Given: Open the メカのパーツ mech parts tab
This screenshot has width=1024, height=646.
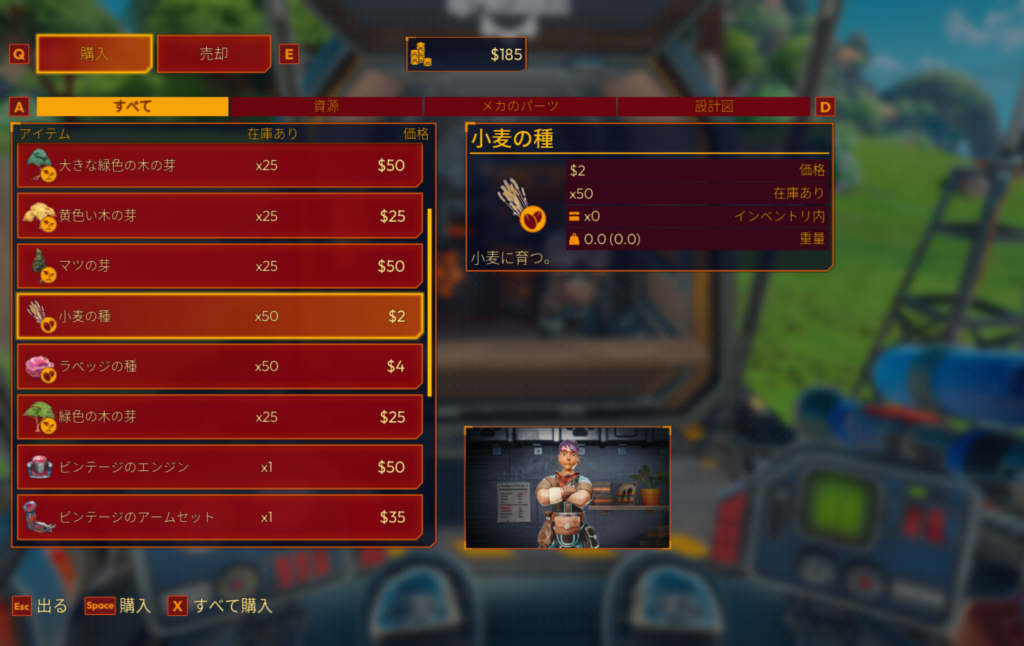Looking at the screenshot, I should click(x=520, y=106).
